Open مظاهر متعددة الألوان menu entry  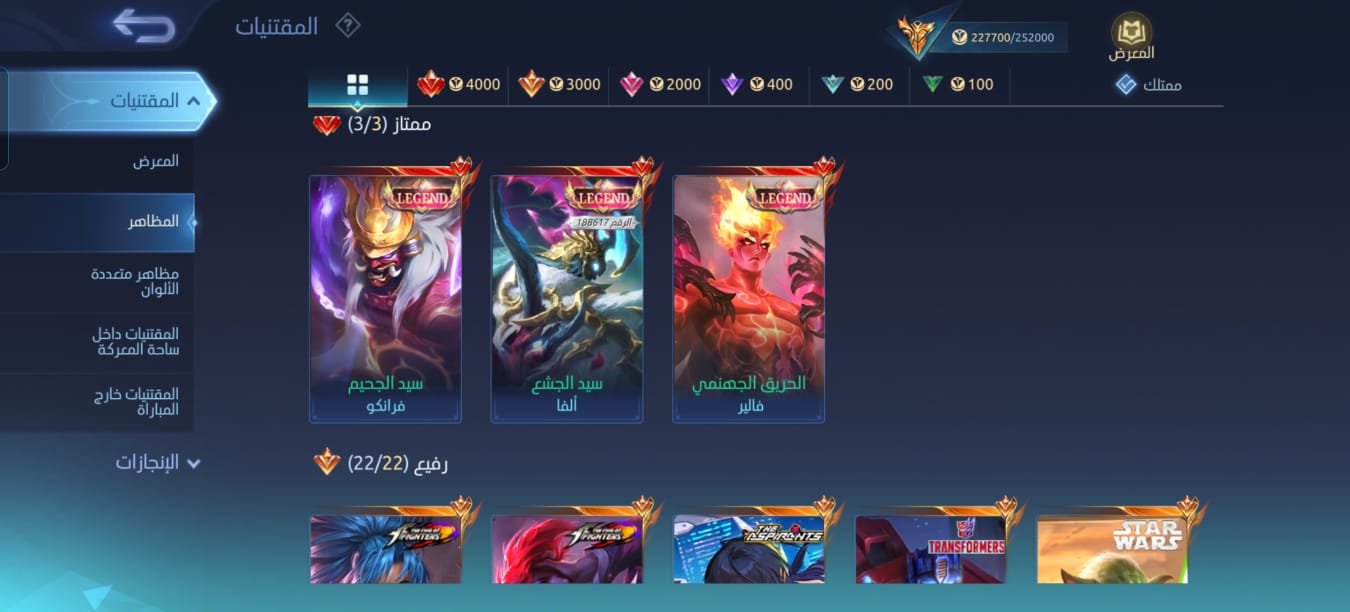(x=135, y=281)
